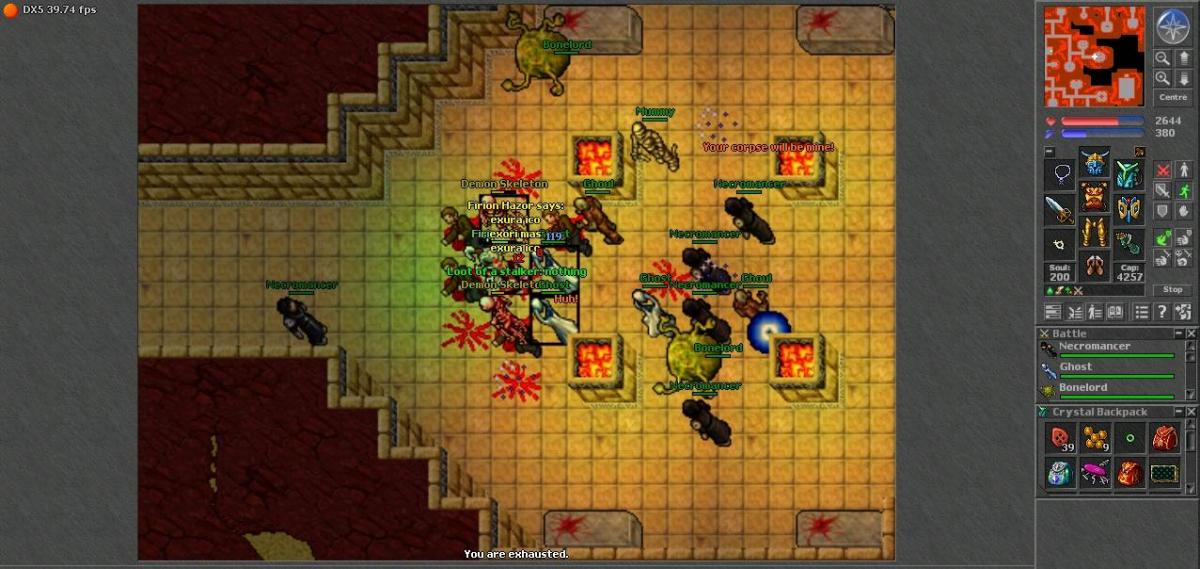Select the horned helmet slot
This screenshot has height=569, width=1200.
(x=1094, y=161)
